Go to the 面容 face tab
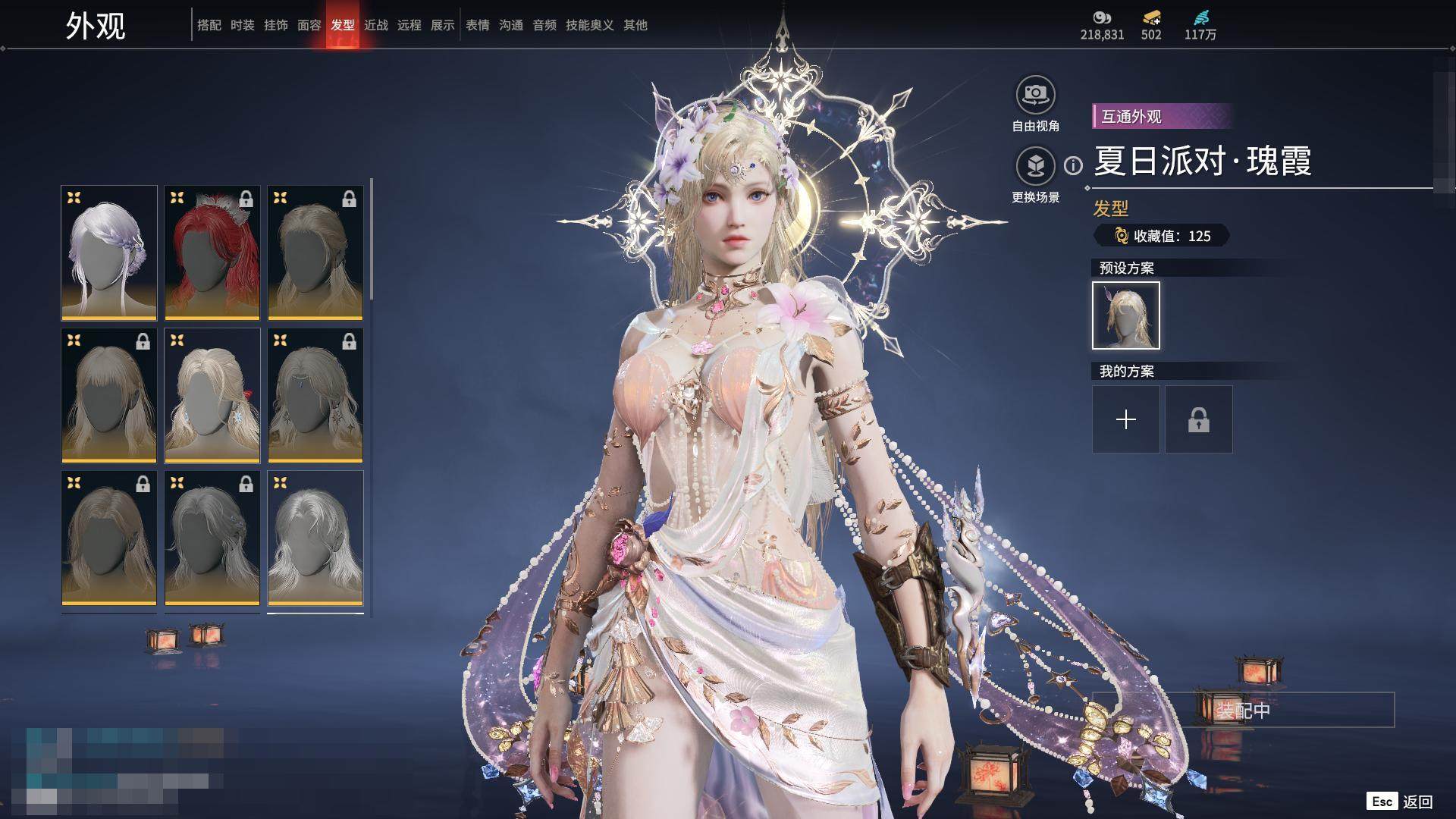This screenshot has width=1456, height=819. (309, 25)
